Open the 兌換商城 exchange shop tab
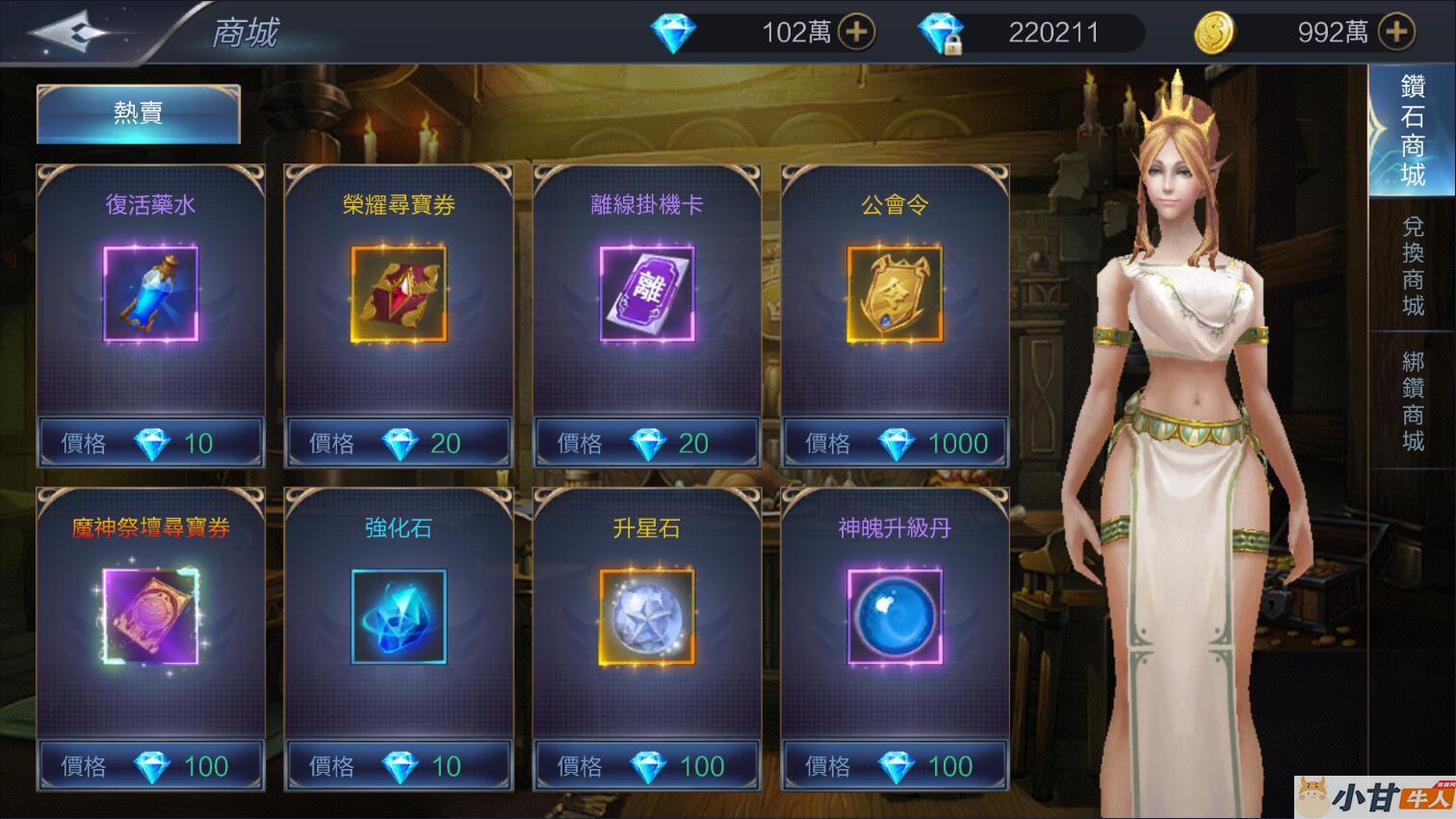 [1412, 266]
